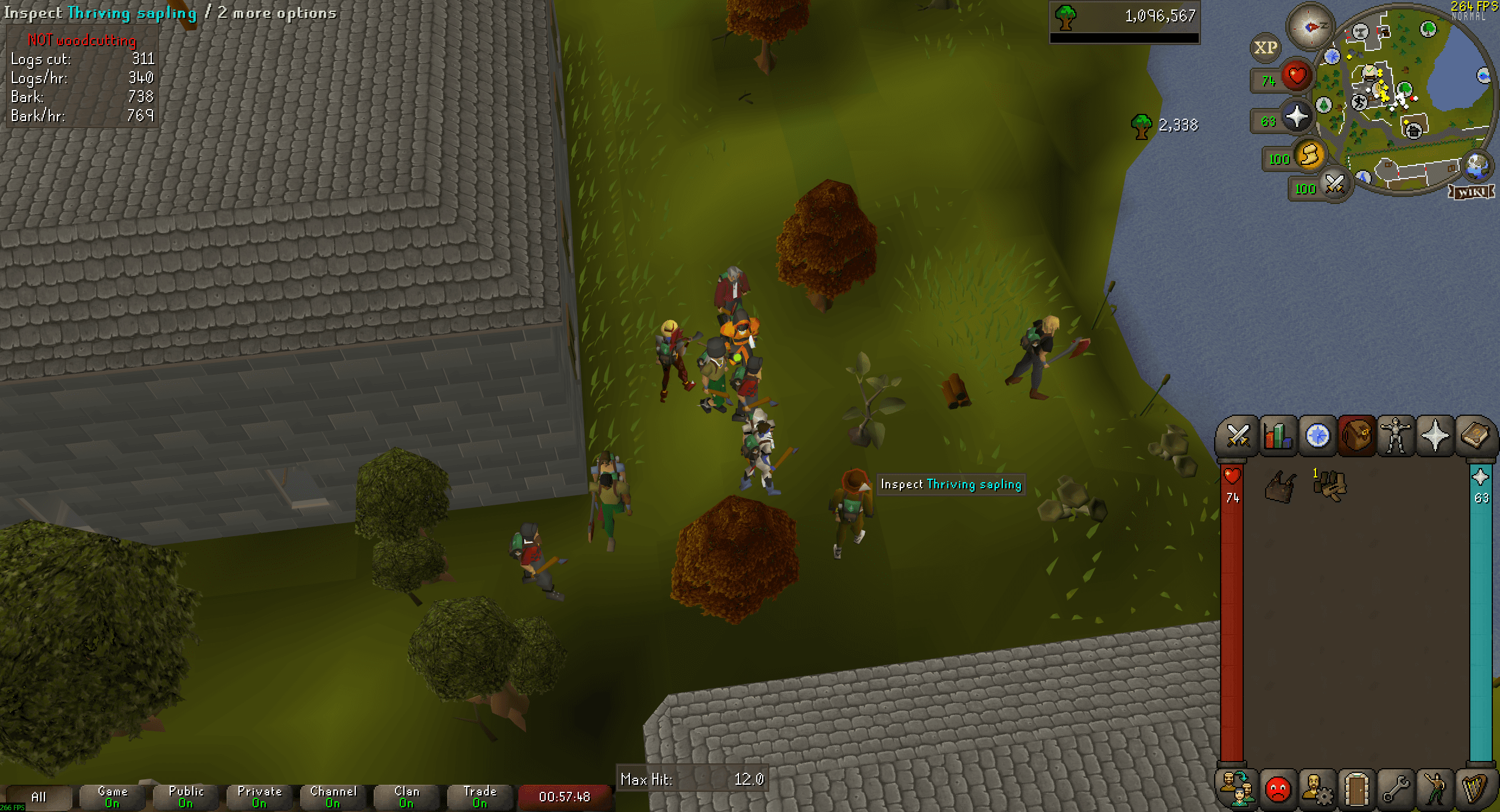The height and width of the screenshot is (812, 1500).
Task: Activate quick prayers via prayer orb
Action: [1296, 117]
